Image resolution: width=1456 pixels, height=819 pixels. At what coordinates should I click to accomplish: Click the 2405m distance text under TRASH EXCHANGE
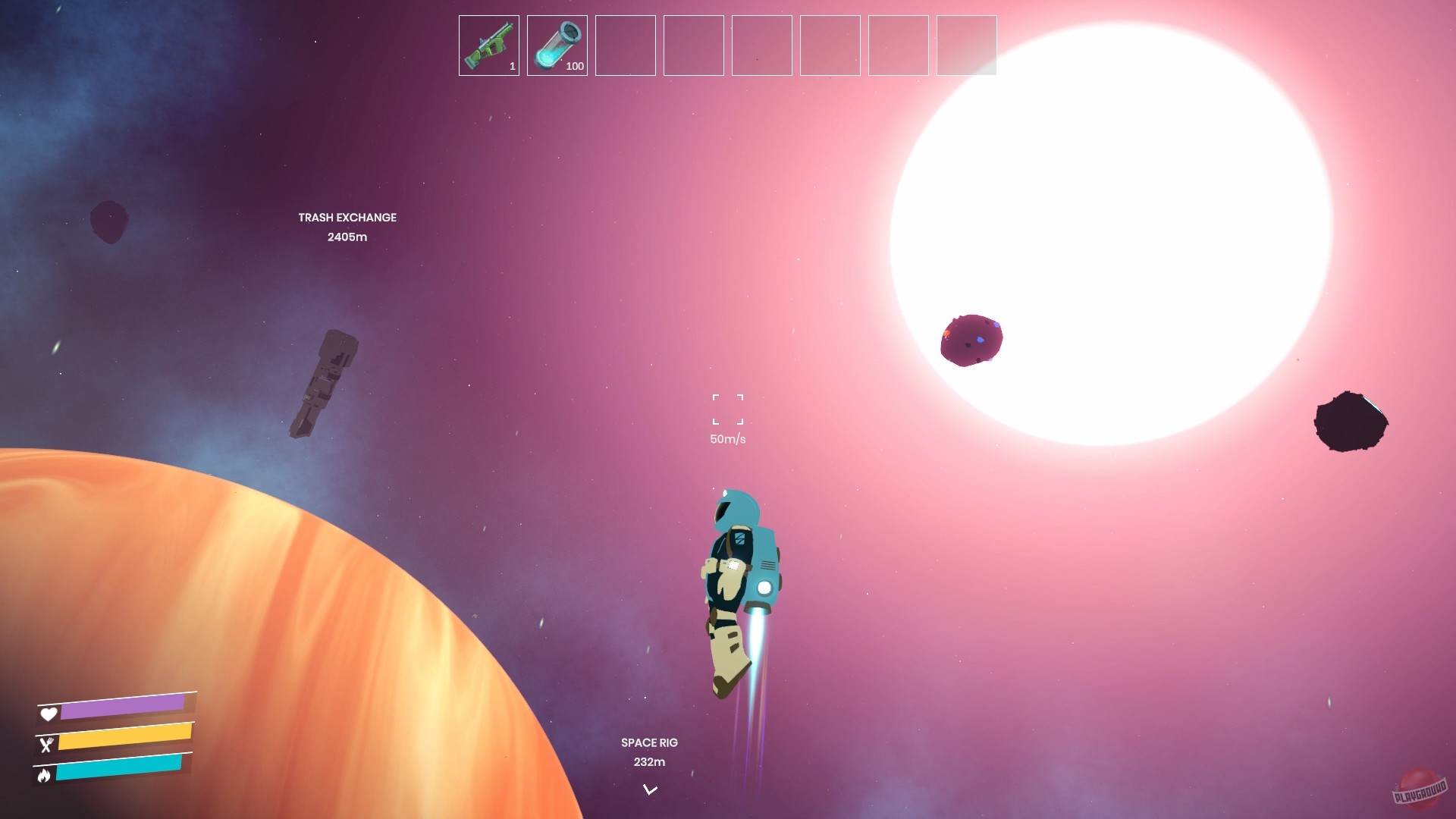pyautogui.click(x=347, y=236)
